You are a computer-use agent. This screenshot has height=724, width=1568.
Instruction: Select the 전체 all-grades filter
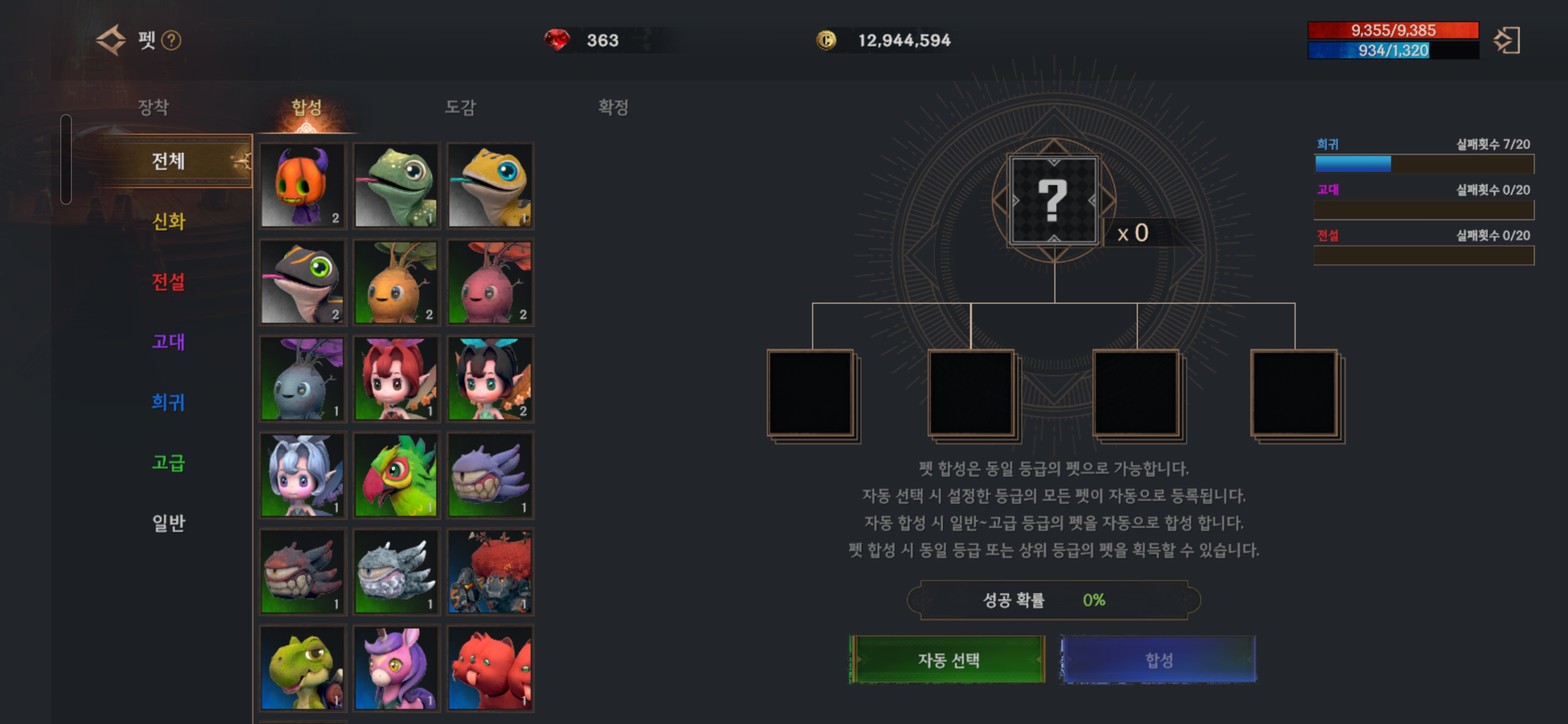168,161
